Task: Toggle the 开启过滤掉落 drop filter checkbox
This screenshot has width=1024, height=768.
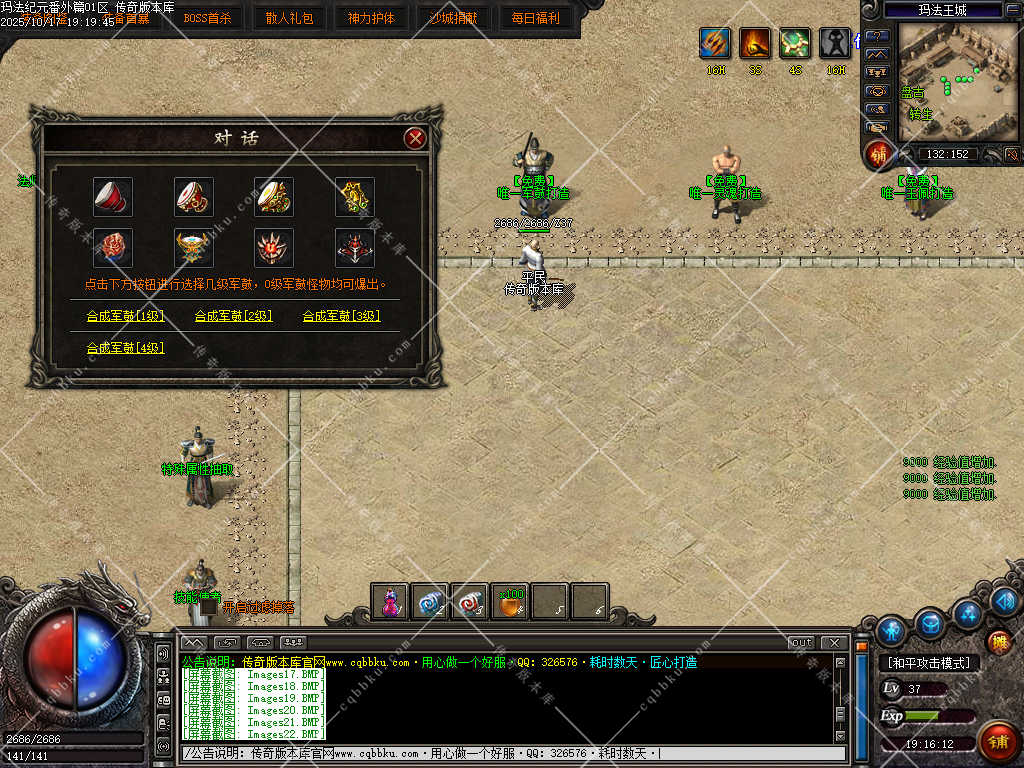Action: pyautogui.click(x=209, y=606)
